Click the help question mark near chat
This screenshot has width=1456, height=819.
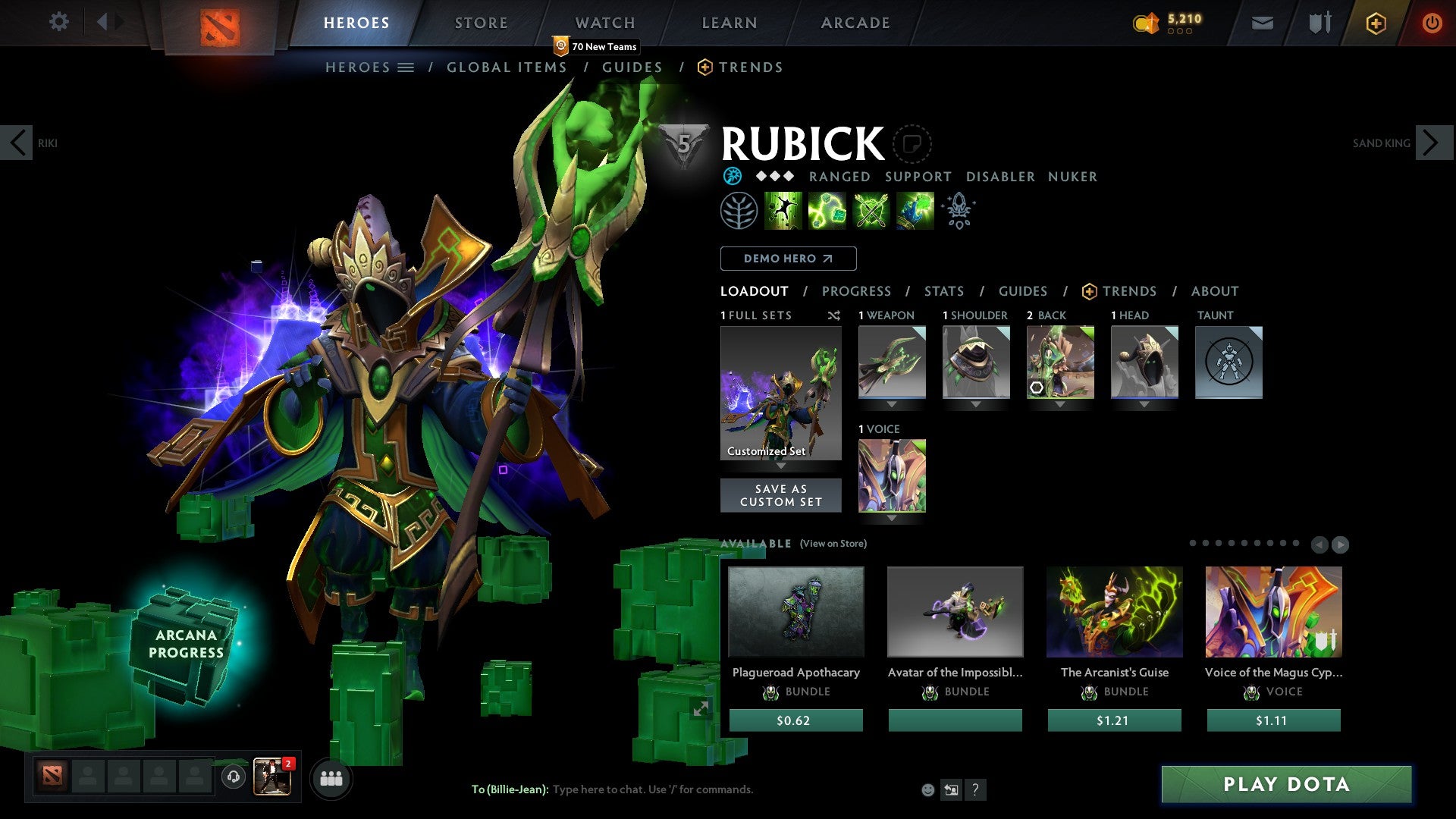click(976, 789)
